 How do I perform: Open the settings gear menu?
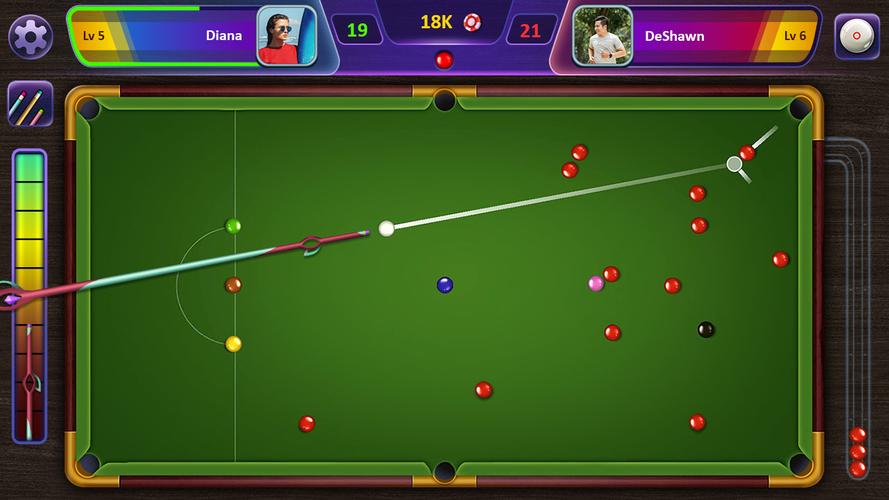(x=30, y=37)
